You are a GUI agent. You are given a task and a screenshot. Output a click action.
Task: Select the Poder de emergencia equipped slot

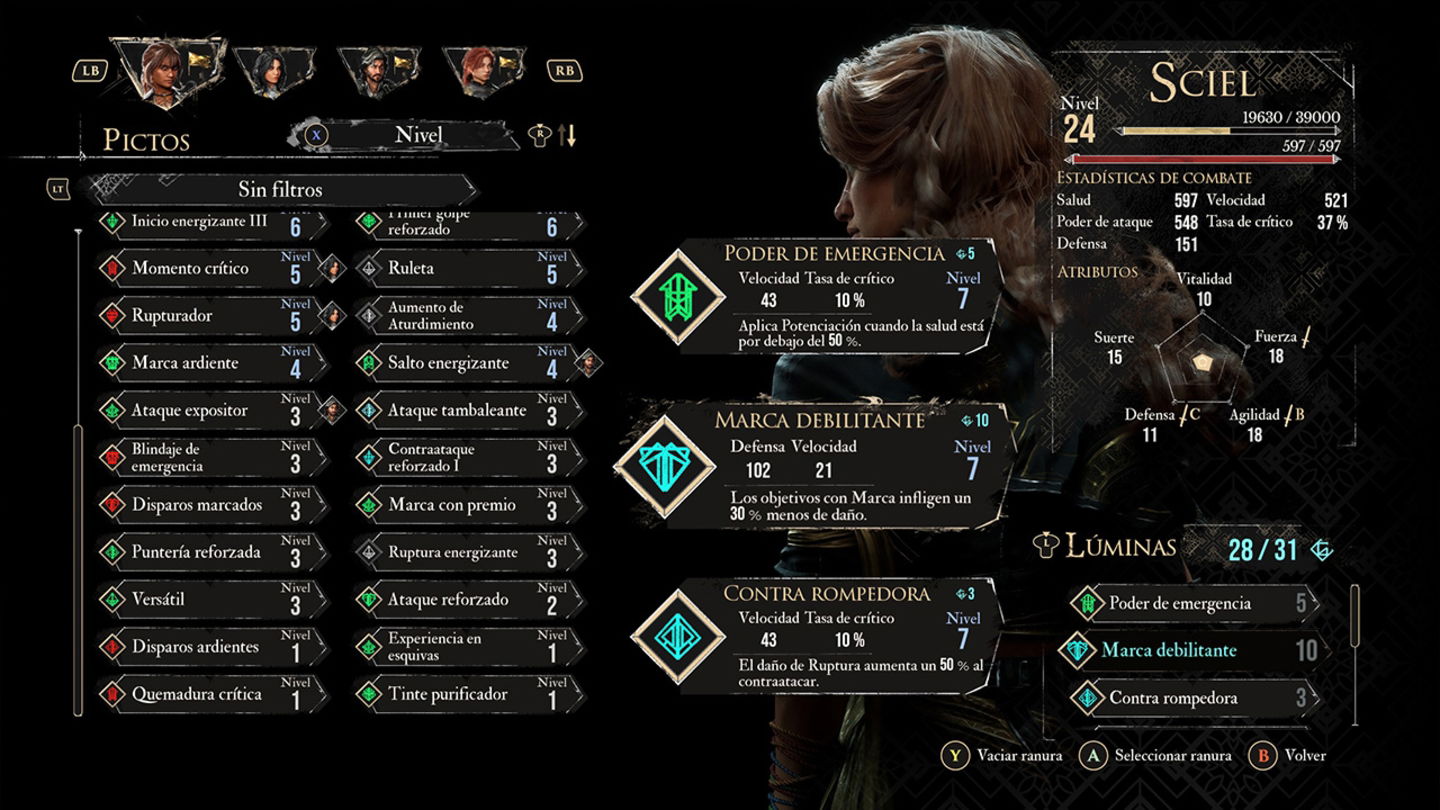click(x=815, y=296)
